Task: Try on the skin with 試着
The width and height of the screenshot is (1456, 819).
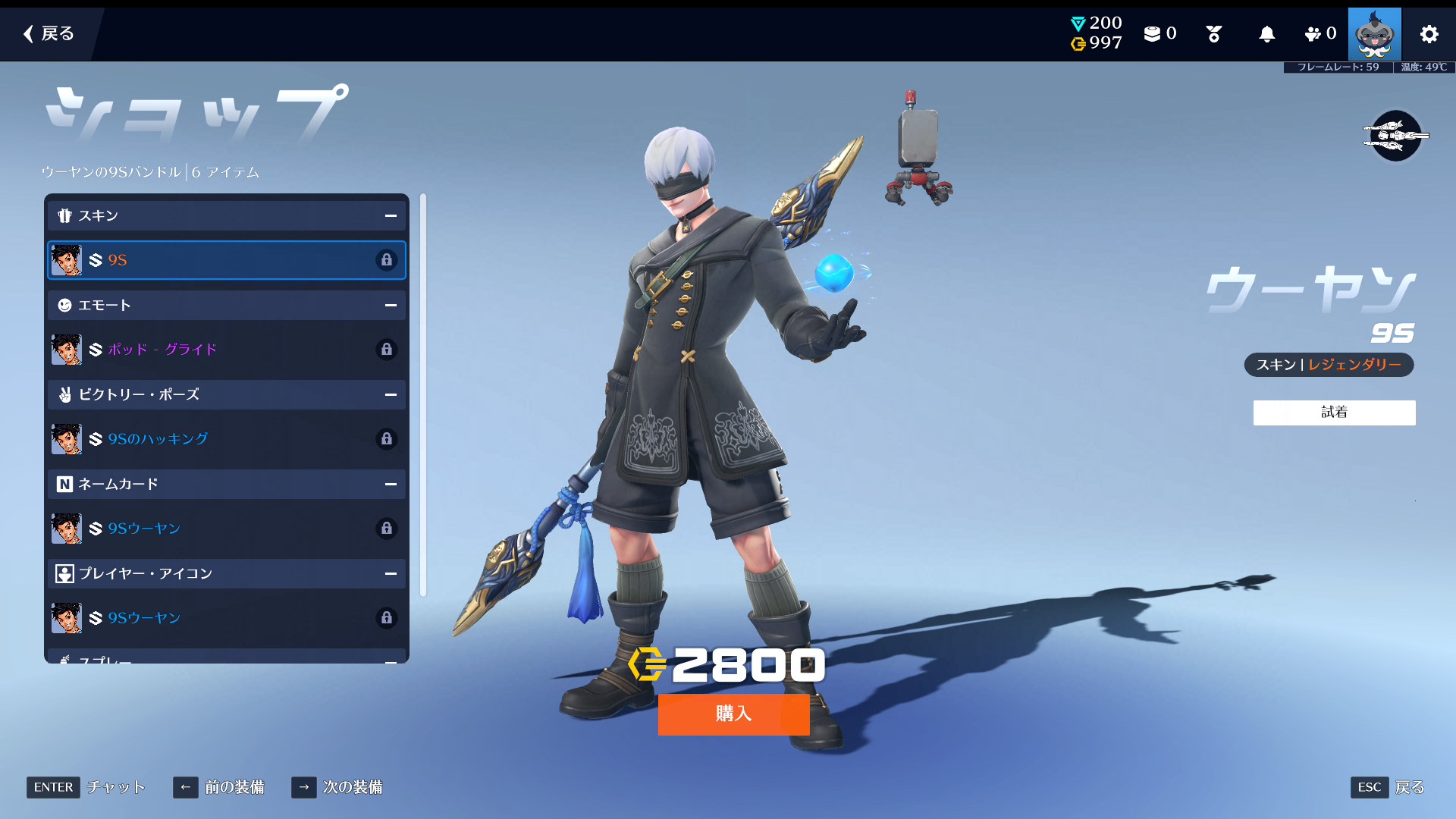Action: coord(1334,413)
